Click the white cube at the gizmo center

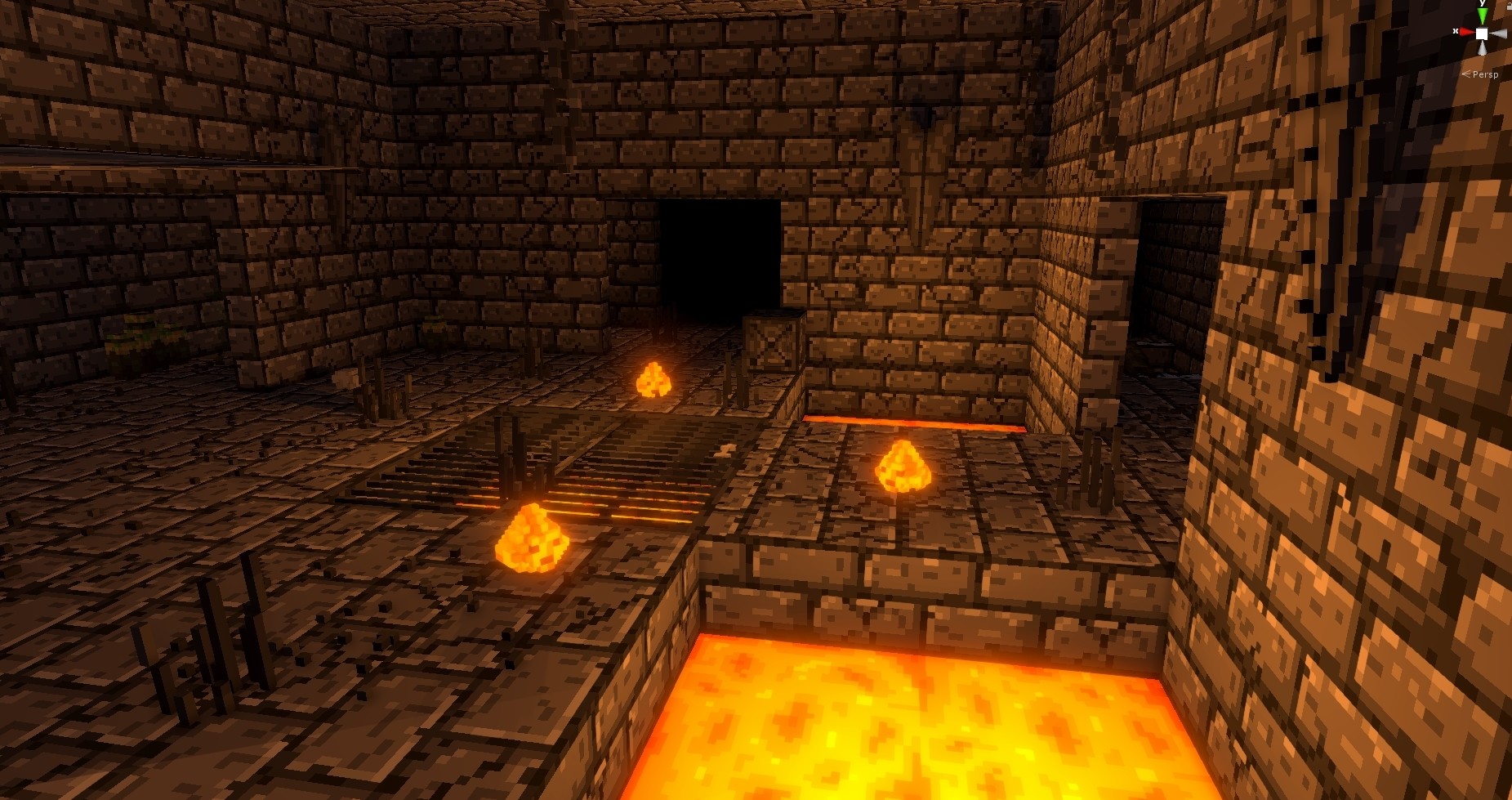tap(1481, 34)
